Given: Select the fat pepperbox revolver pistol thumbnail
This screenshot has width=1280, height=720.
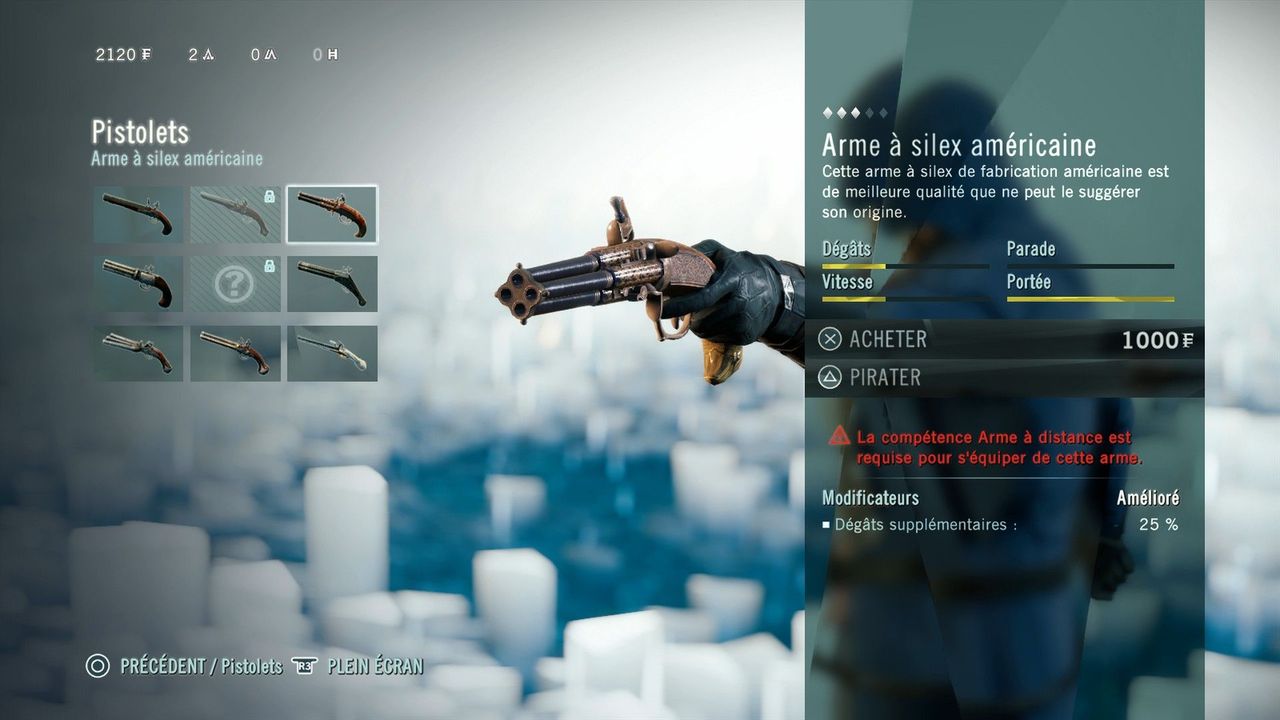Looking at the screenshot, I should pyautogui.click(x=138, y=284).
